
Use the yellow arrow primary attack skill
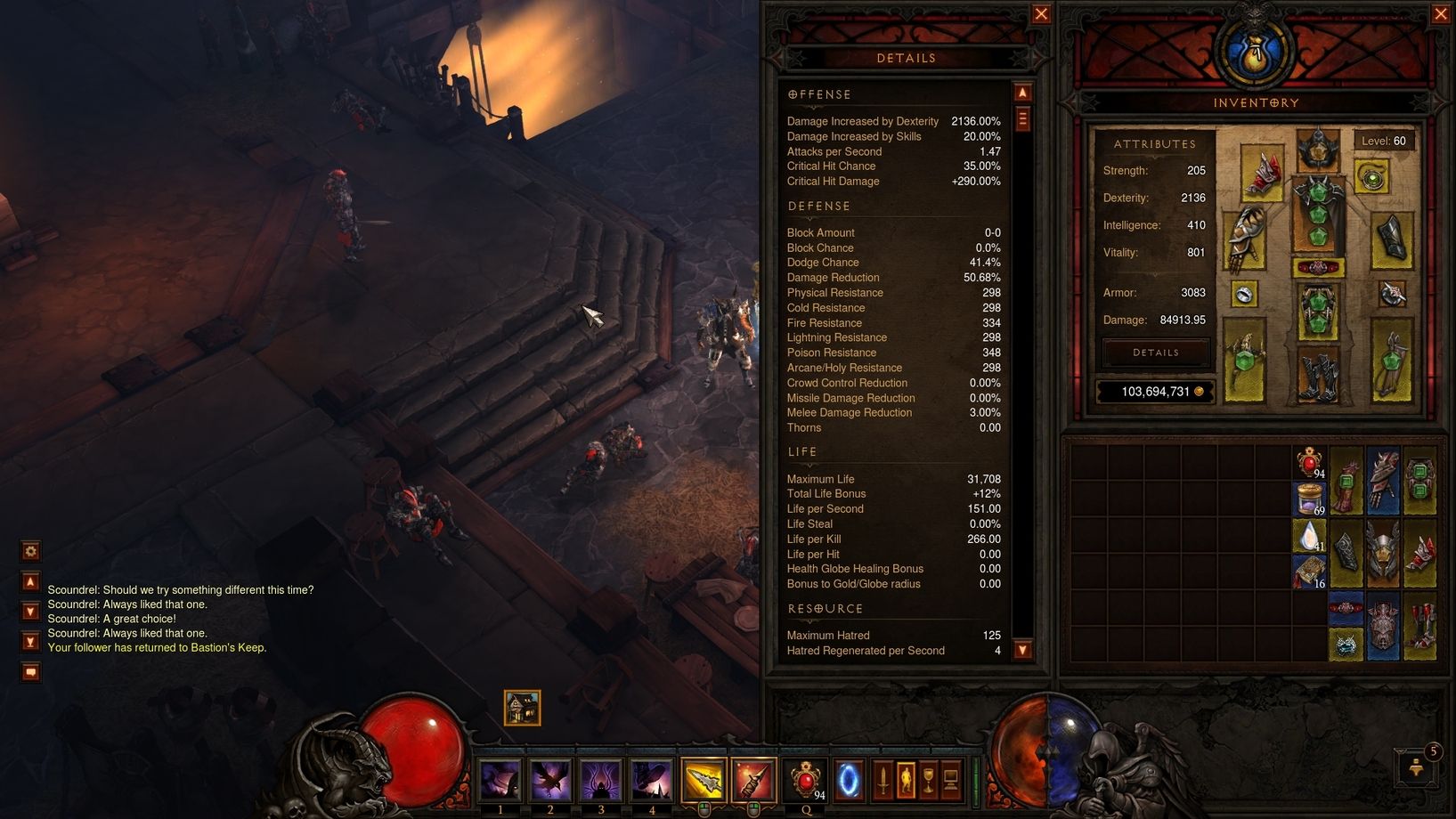704,781
